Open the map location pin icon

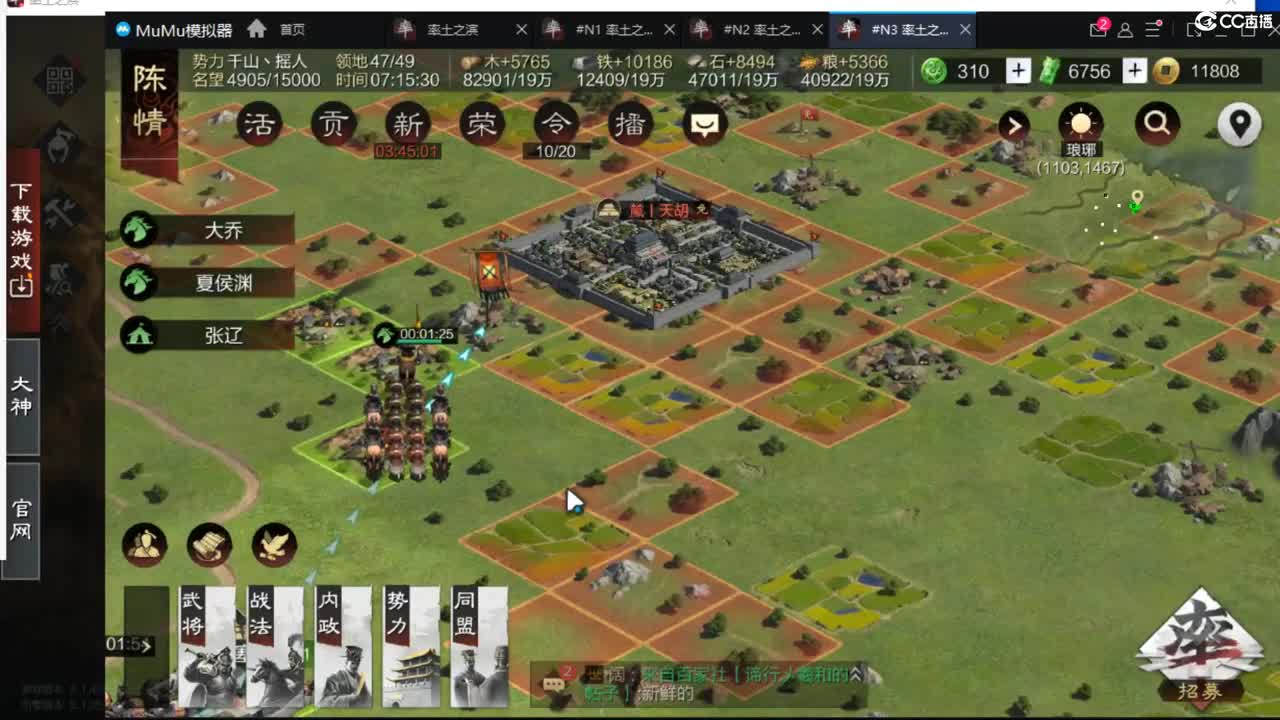point(1239,125)
